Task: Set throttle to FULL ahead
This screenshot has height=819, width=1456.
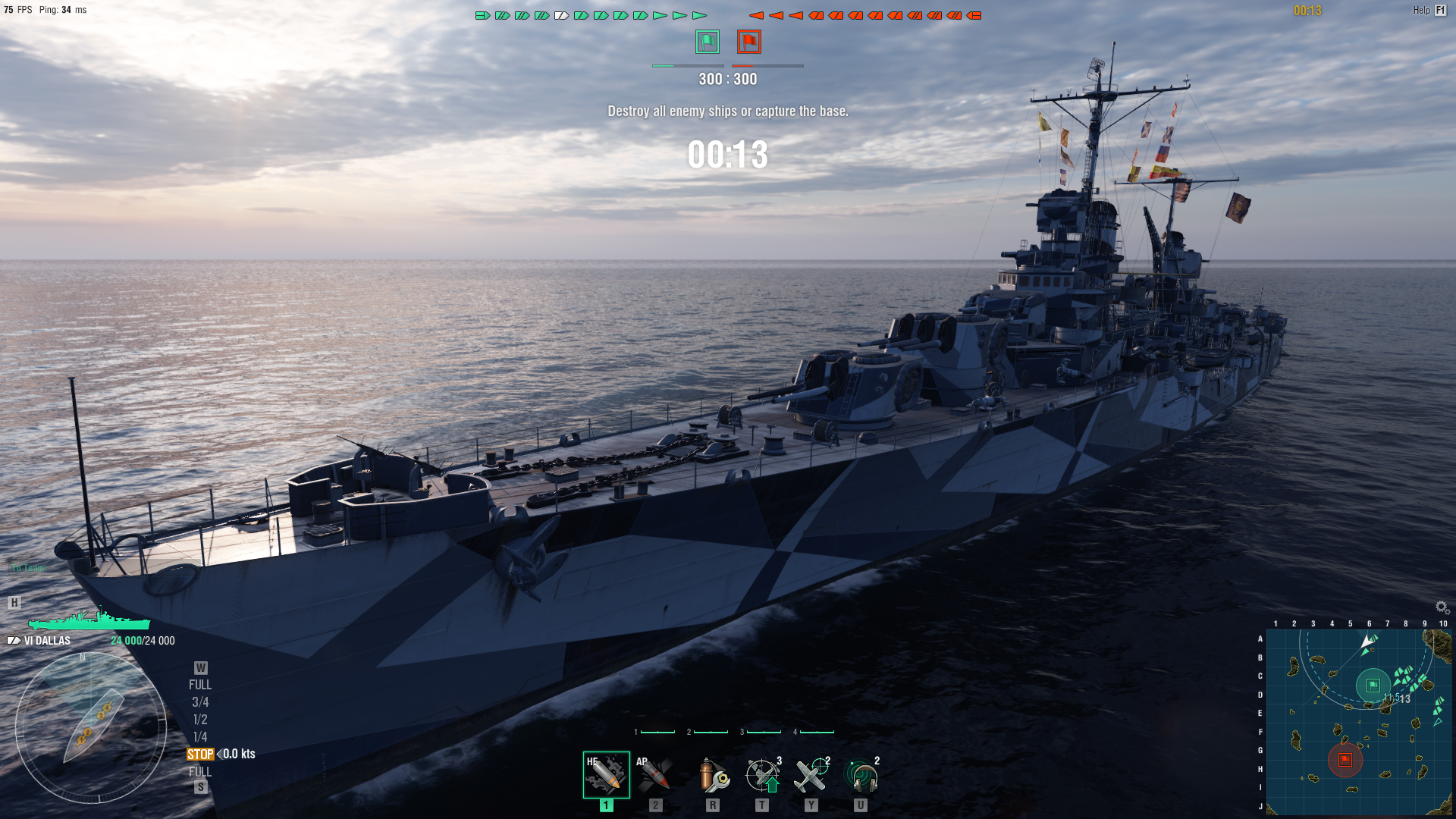Action: [x=200, y=685]
